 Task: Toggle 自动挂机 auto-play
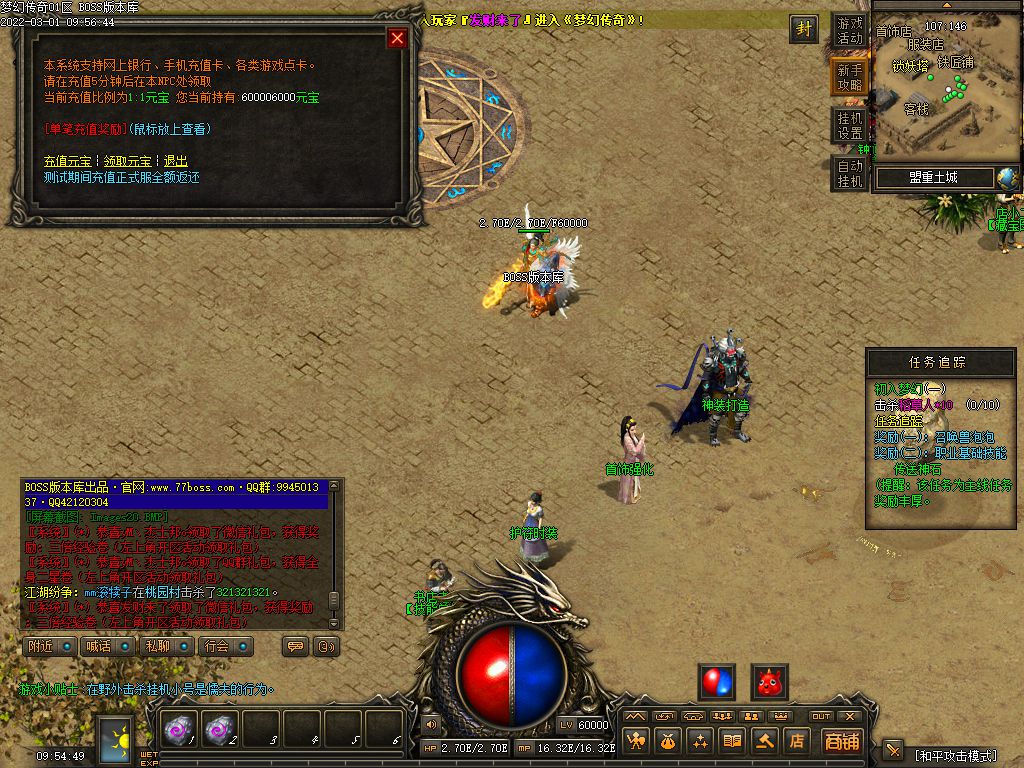pyautogui.click(x=849, y=173)
